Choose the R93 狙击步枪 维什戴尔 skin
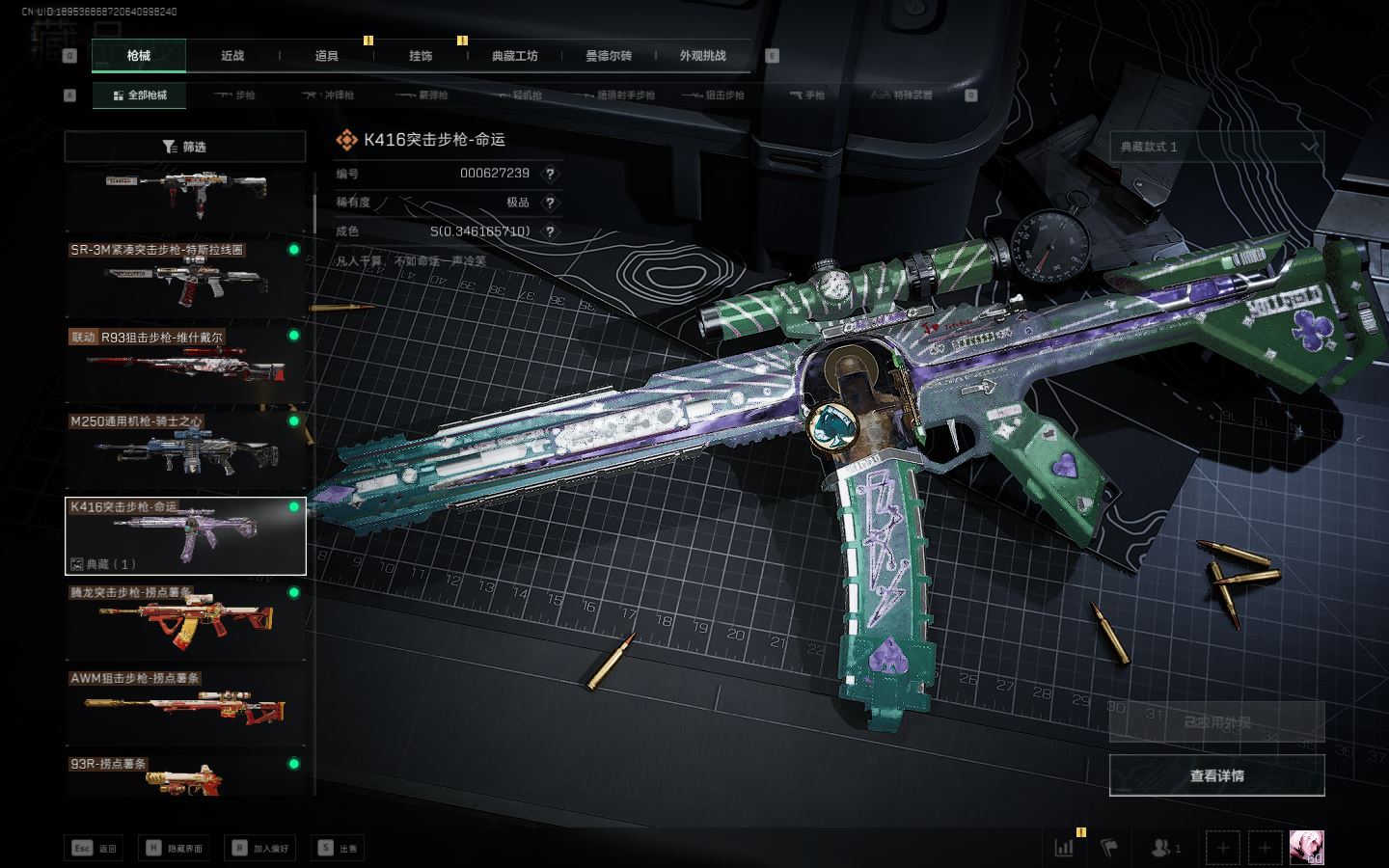Screen dimensions: 1389x868 [x=184, y=363]
